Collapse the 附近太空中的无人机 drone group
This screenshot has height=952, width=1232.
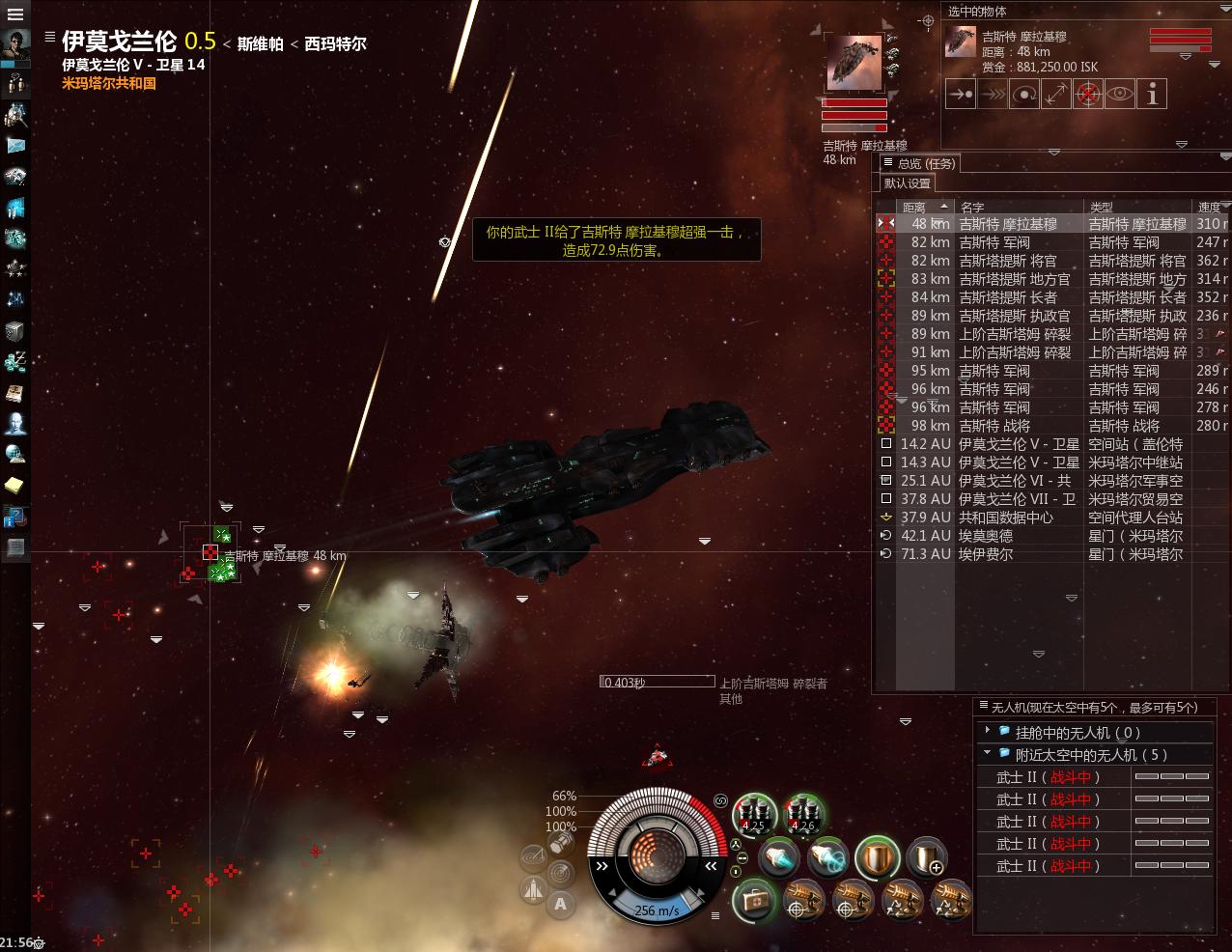coord(988,754)
